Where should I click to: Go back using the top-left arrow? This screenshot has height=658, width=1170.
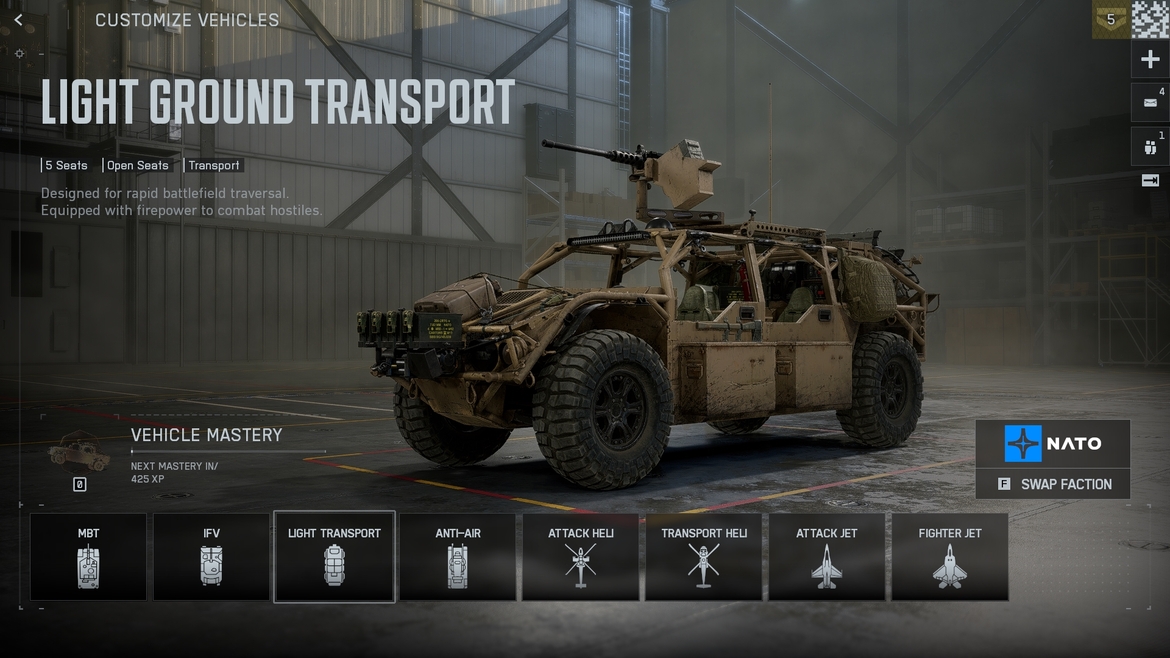pos(18,20)
